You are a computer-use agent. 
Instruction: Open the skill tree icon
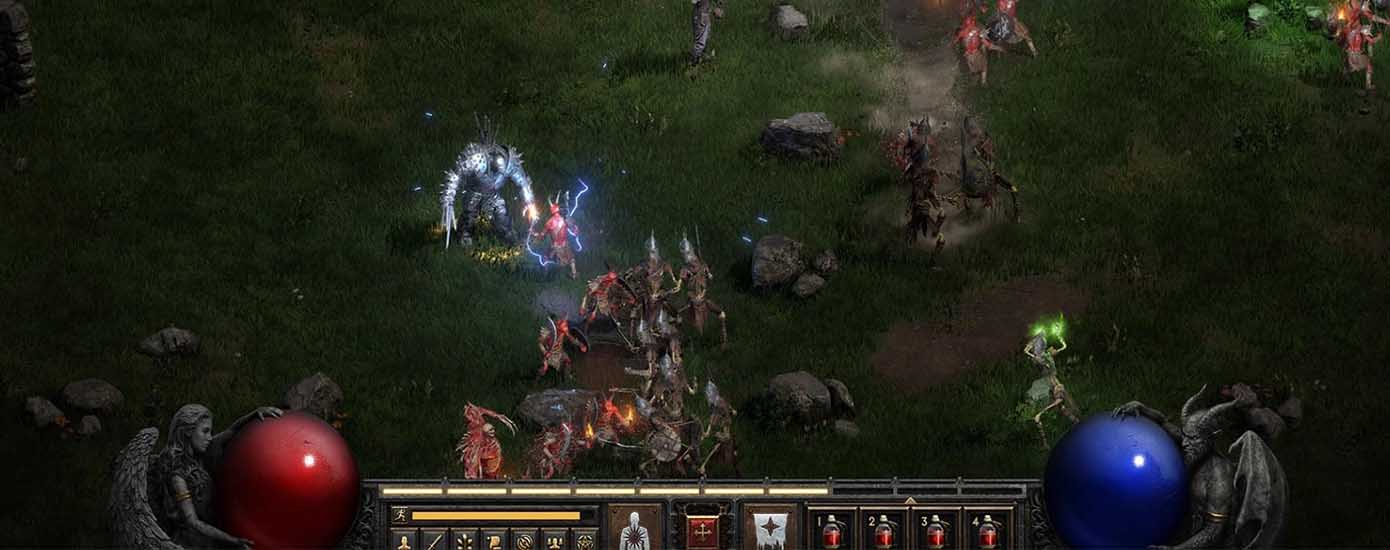pos(464,541)
